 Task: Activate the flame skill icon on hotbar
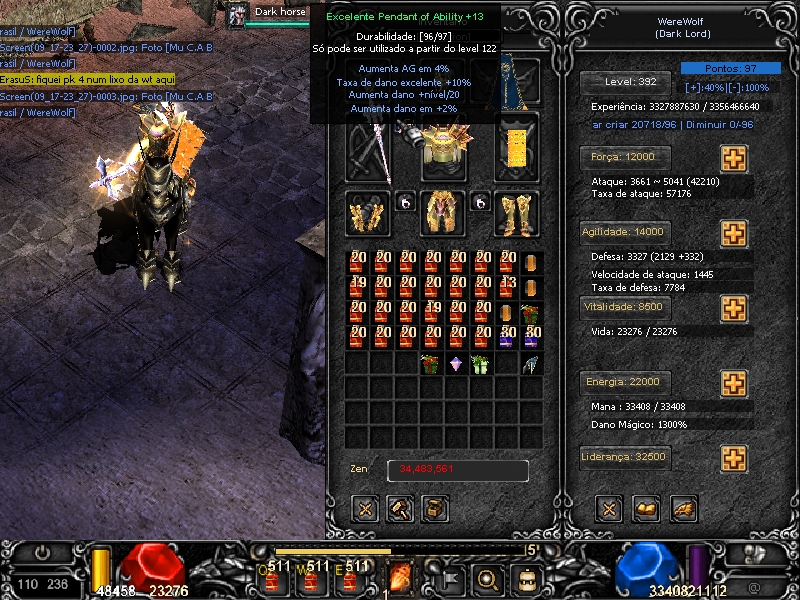(x=401, y=577)
